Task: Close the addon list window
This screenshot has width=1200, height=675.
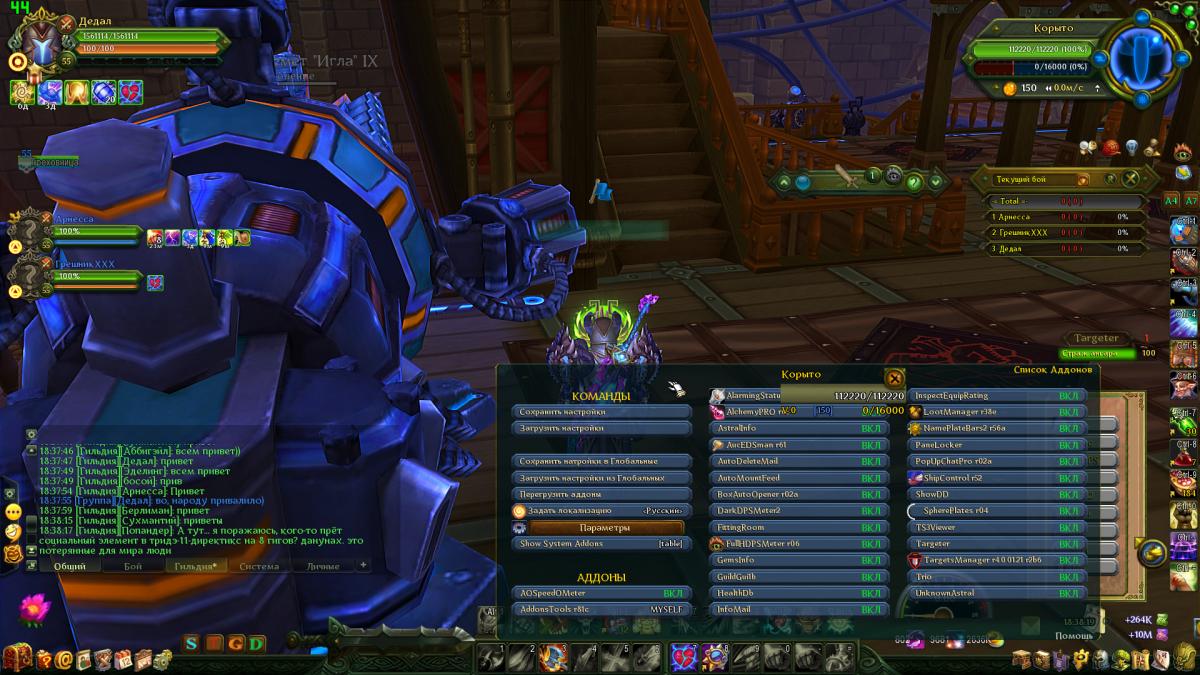Action: (894, 377)
